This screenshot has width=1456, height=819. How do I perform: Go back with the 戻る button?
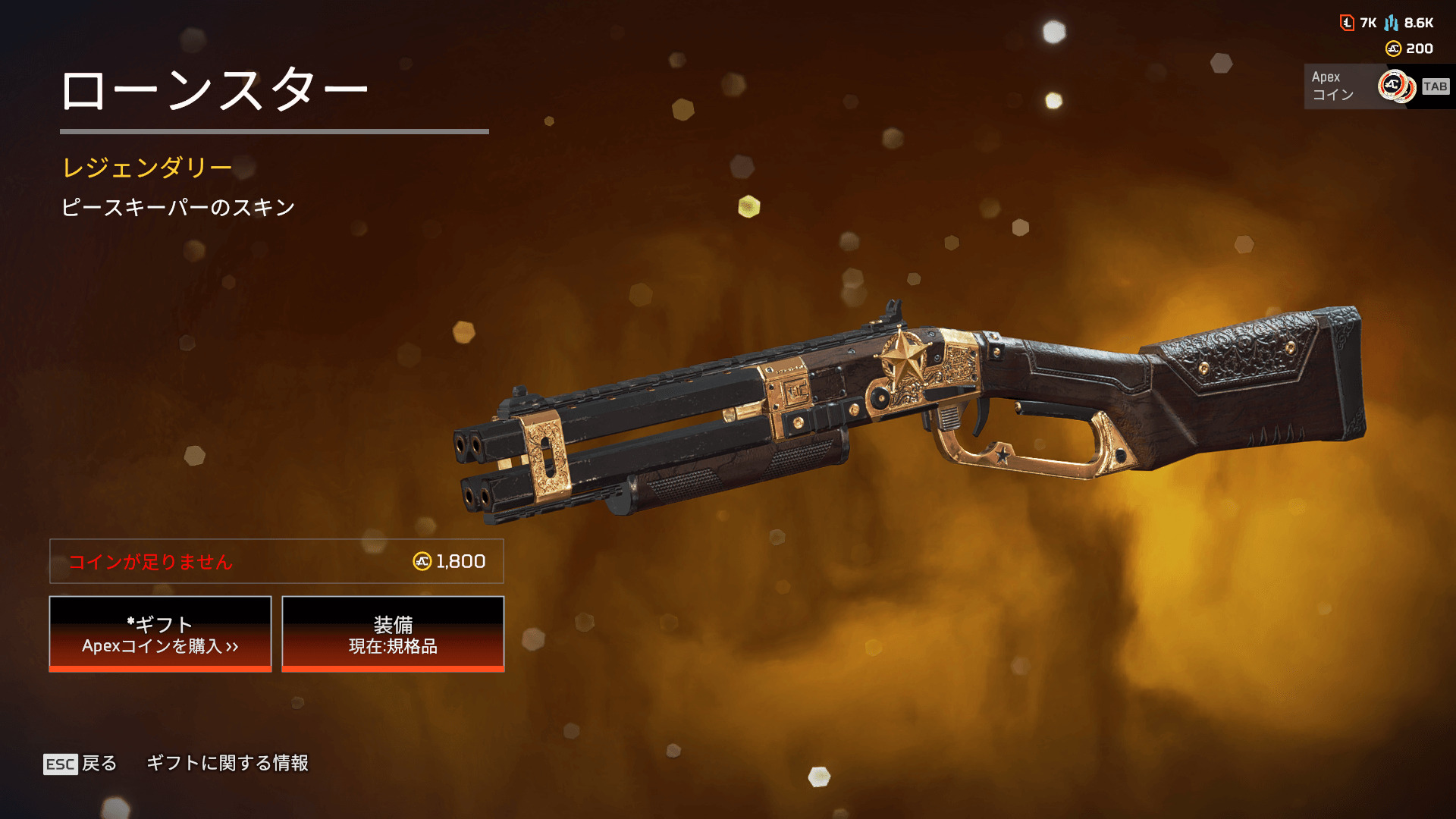point(81,763)
